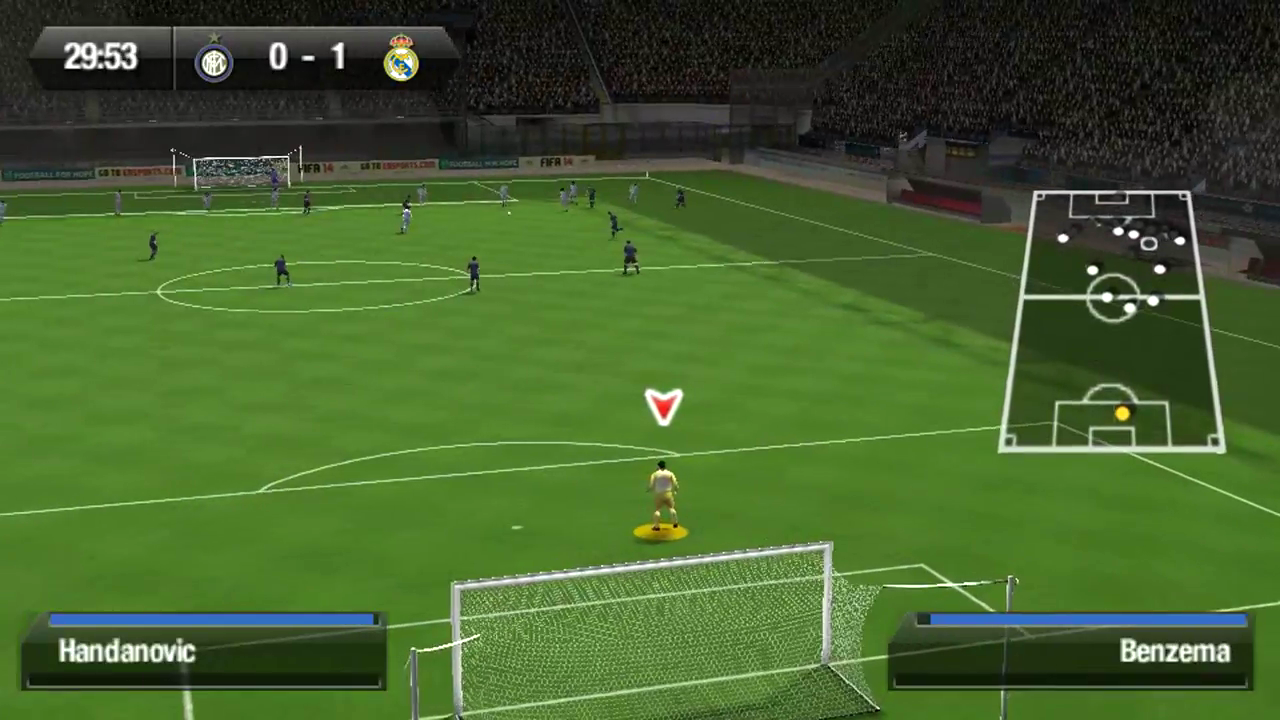
Task: Select the yellow goalkeeper dot on radar
Action: pos(1122,412)
